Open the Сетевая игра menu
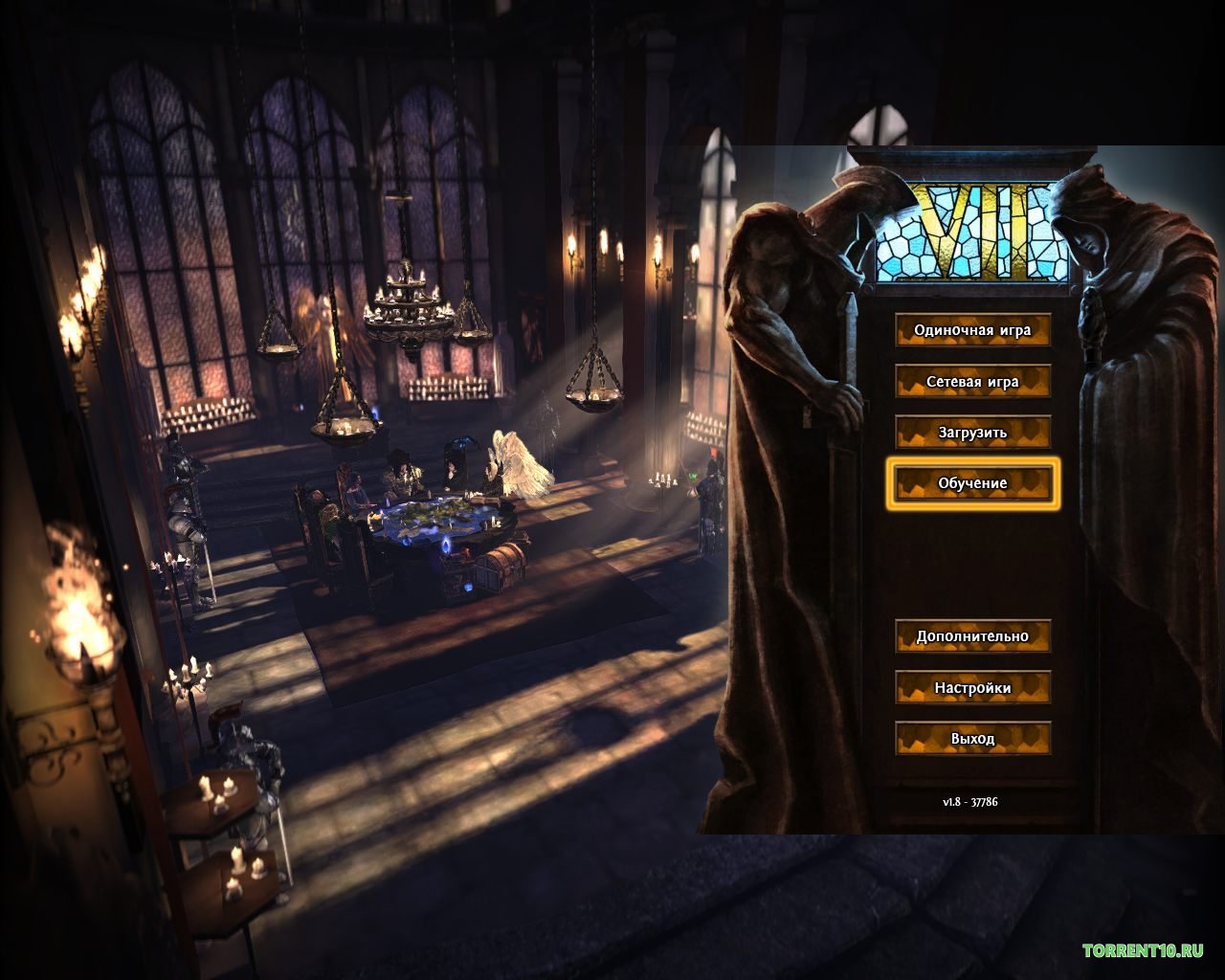1225x980 pixels. (972, 382)
